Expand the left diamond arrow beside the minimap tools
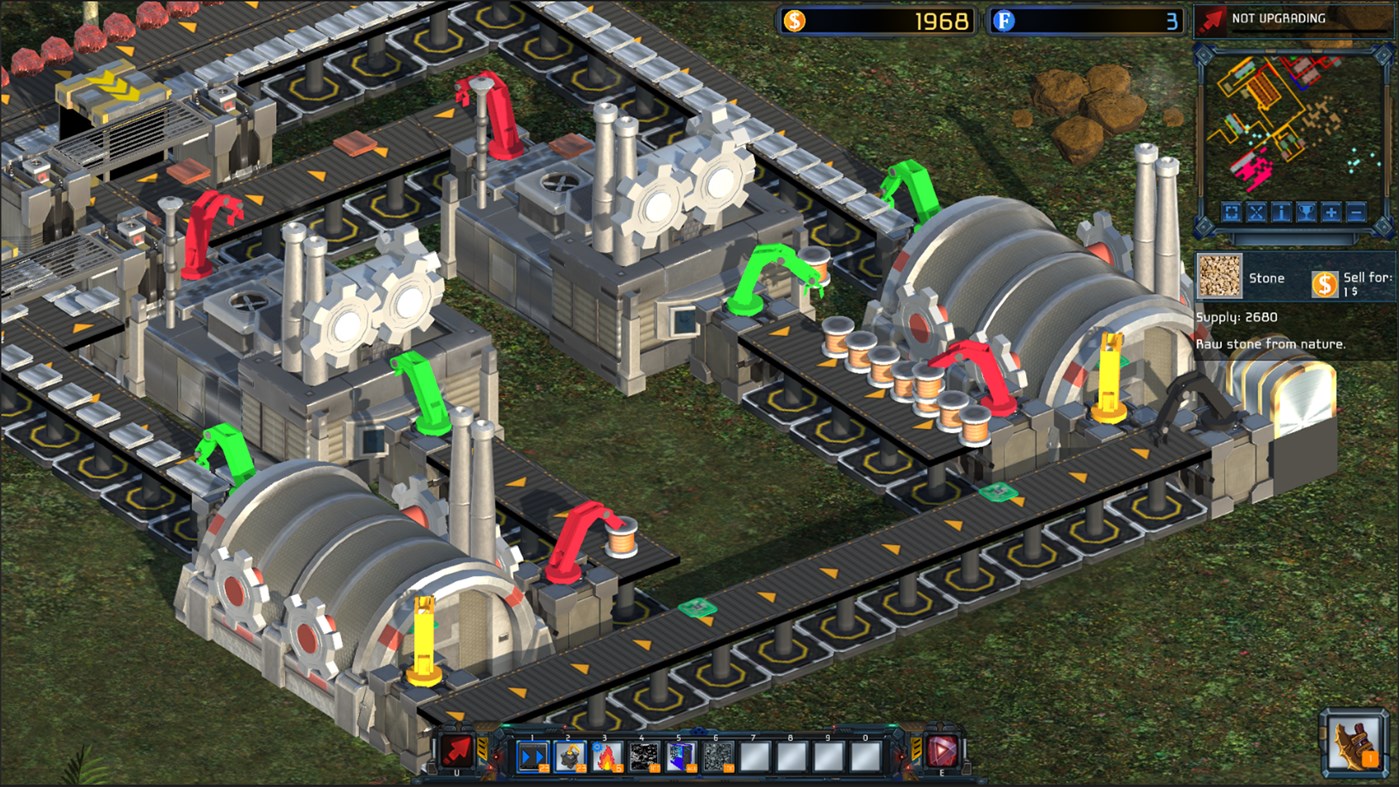This screenshot has height=787, width=1399. 1205,226
